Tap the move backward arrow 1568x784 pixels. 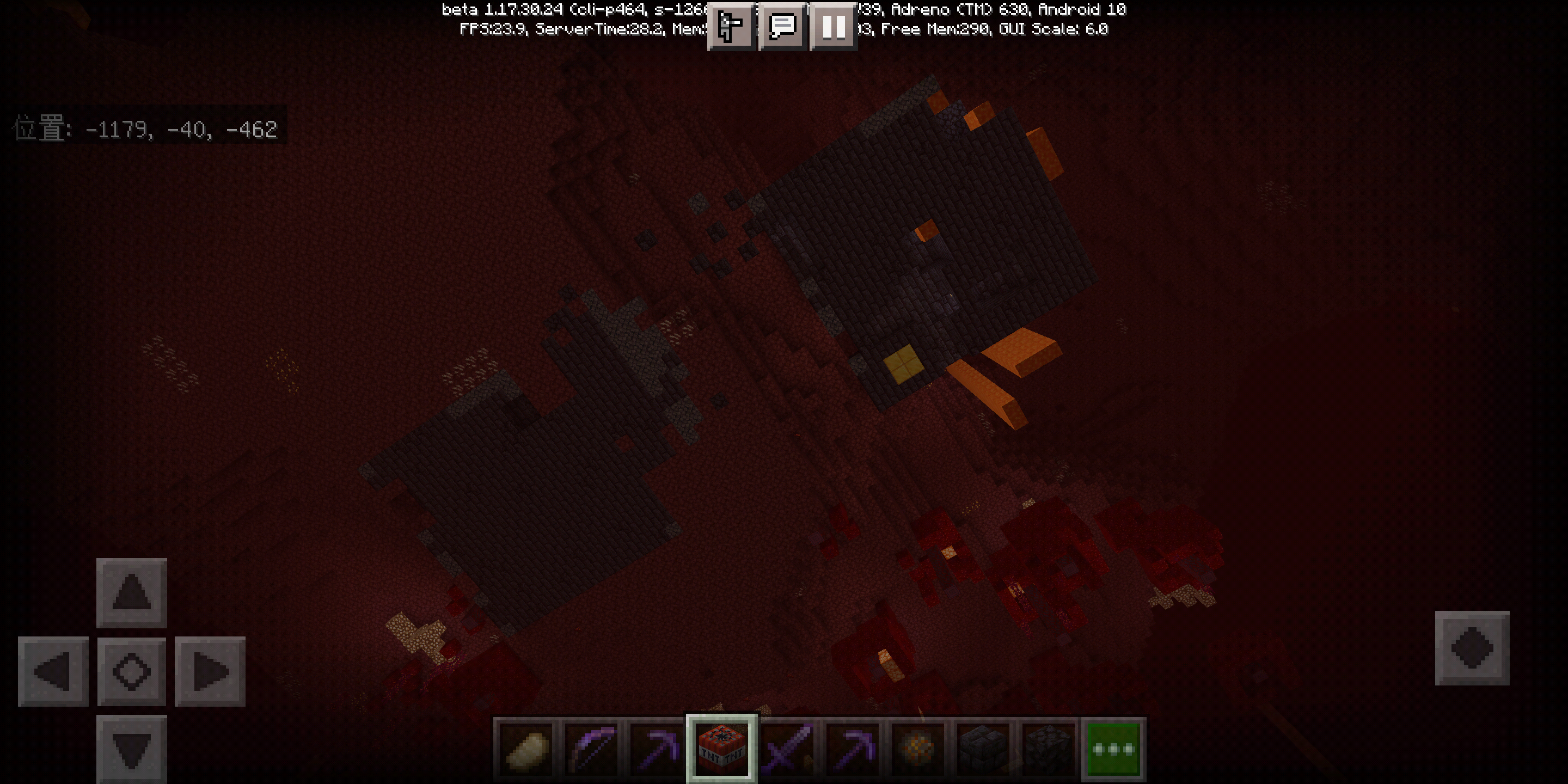point(131,750)
